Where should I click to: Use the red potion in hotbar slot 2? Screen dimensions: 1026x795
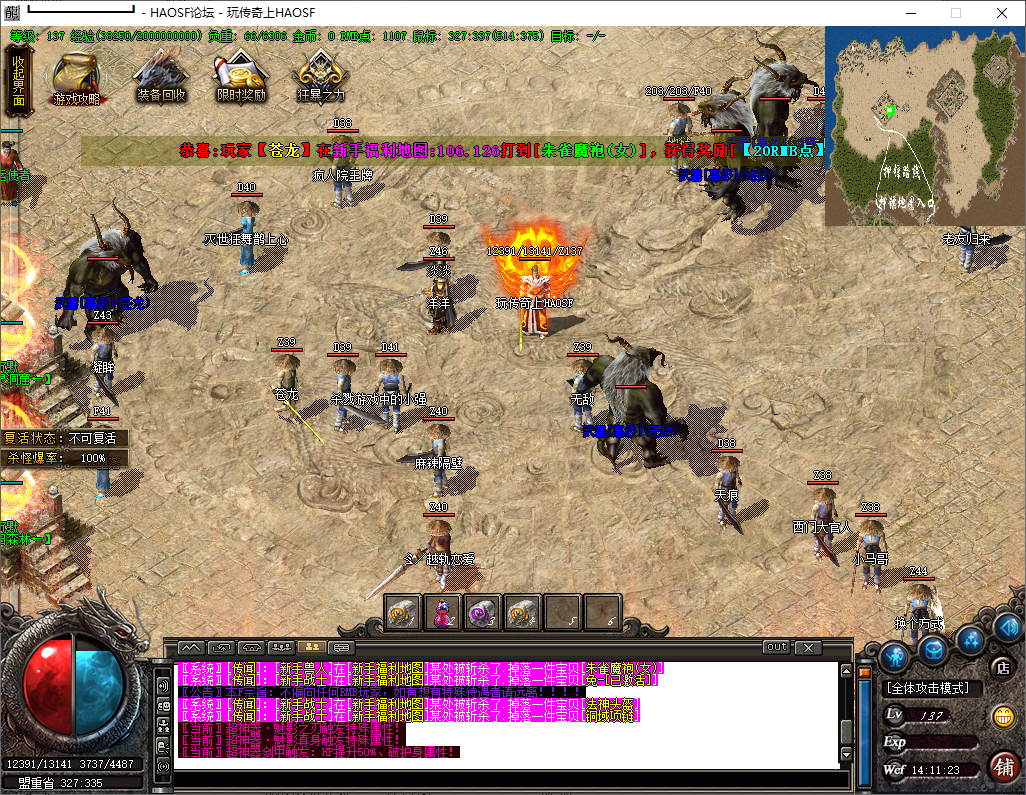tap(441, 612)
